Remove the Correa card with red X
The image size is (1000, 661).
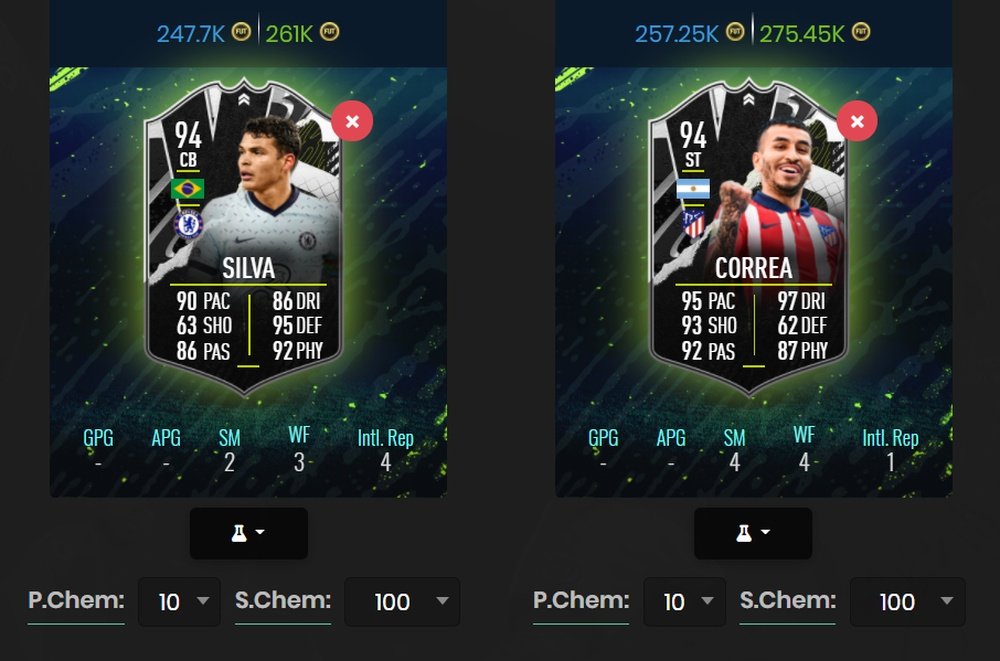[x=857, y=122]
